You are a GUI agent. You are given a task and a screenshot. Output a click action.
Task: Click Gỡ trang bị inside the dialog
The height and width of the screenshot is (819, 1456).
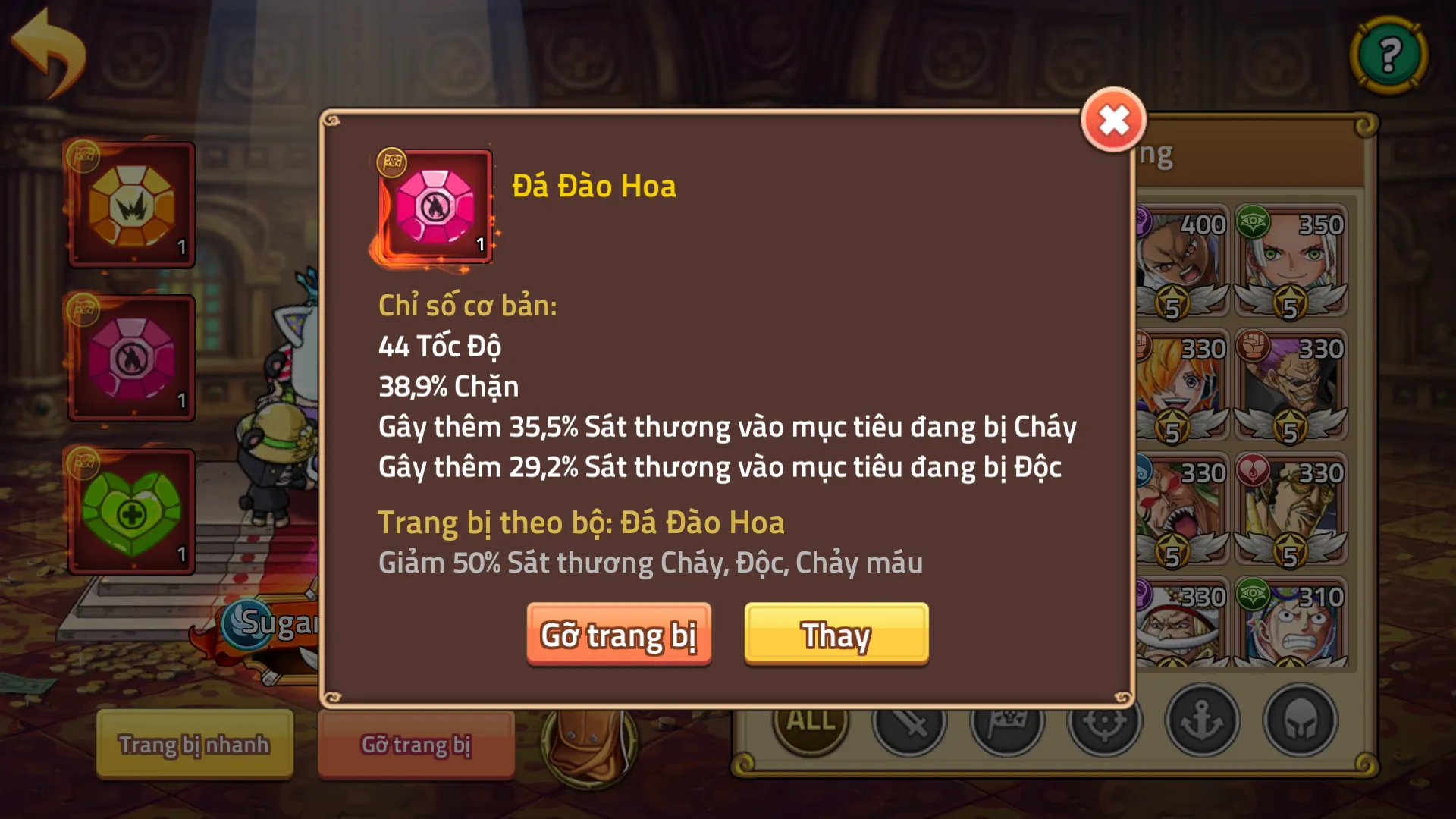point(619,636)
